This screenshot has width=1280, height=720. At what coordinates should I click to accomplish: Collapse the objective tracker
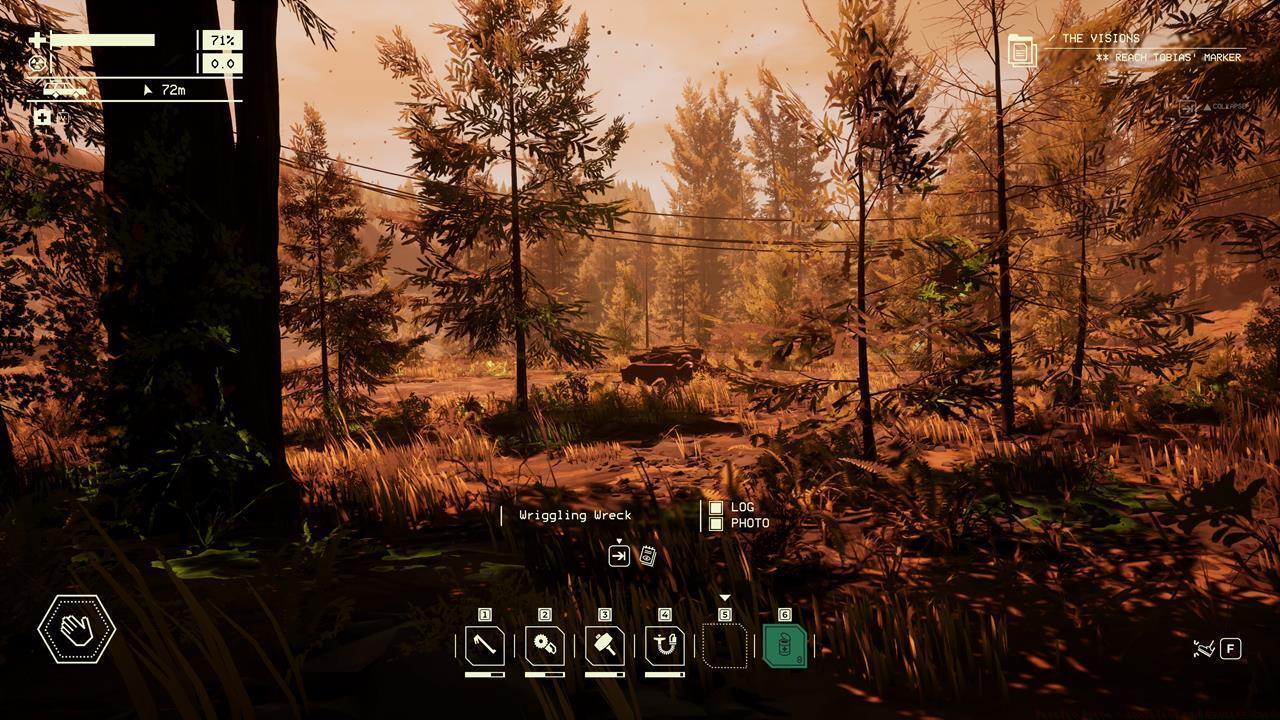[x=1214, y=107]
